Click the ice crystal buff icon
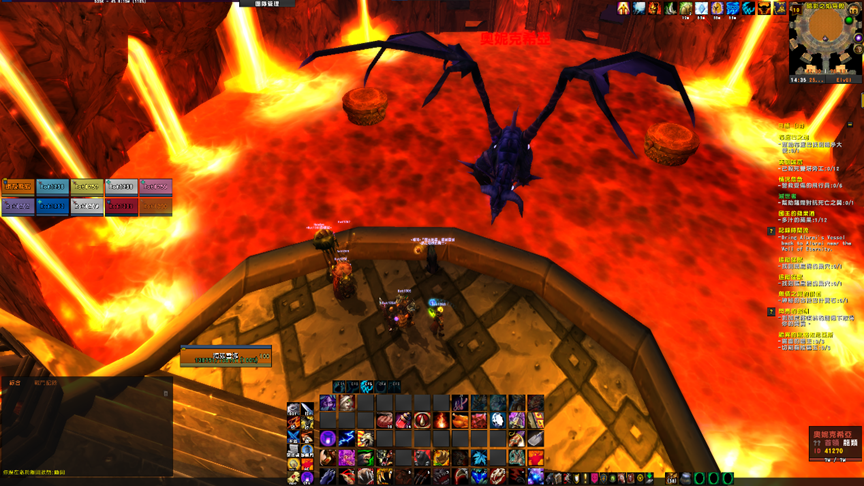Screen dimensions: 864x486 point(701,9)
